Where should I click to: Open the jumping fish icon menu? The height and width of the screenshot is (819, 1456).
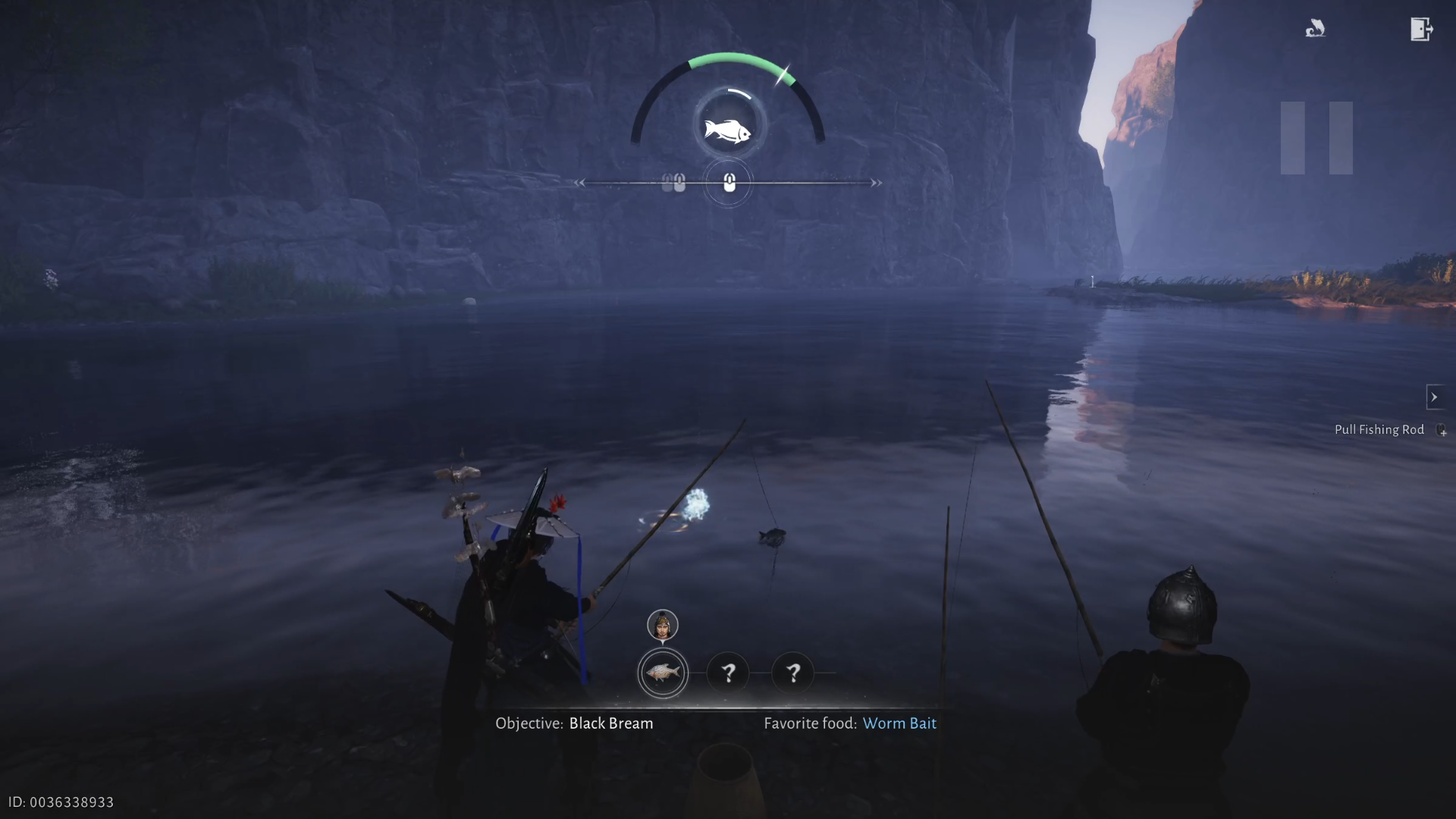tap(1315, 30)
